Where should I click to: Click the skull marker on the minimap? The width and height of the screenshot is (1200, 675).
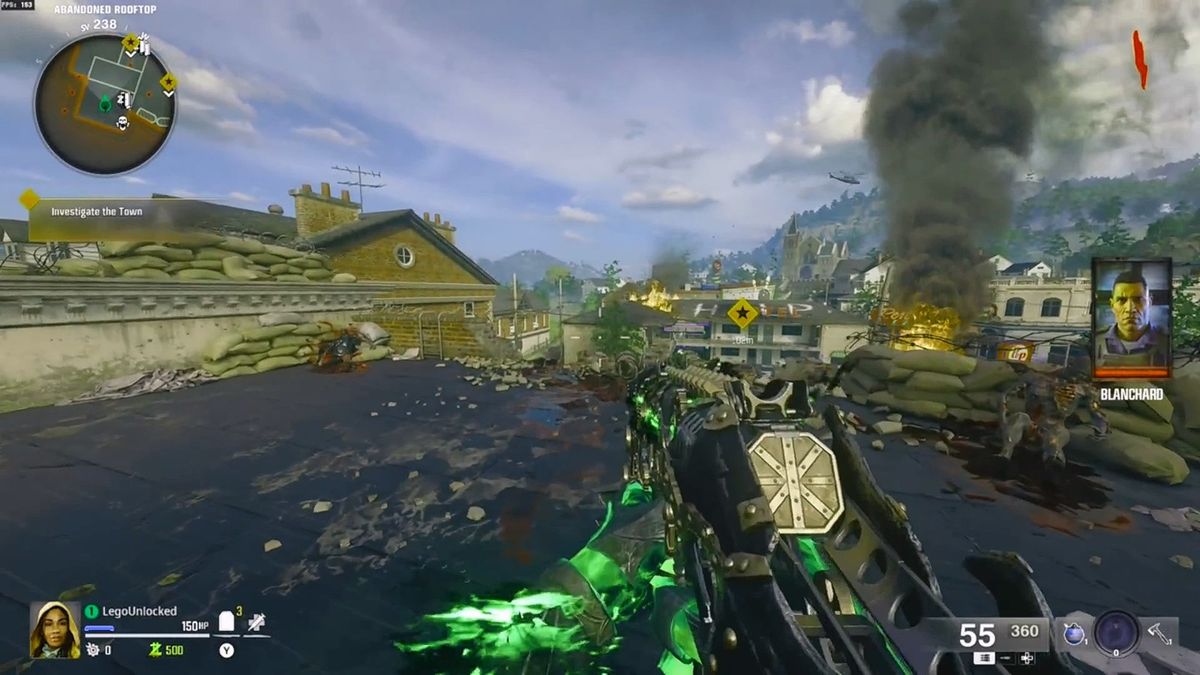click(124, 123)
